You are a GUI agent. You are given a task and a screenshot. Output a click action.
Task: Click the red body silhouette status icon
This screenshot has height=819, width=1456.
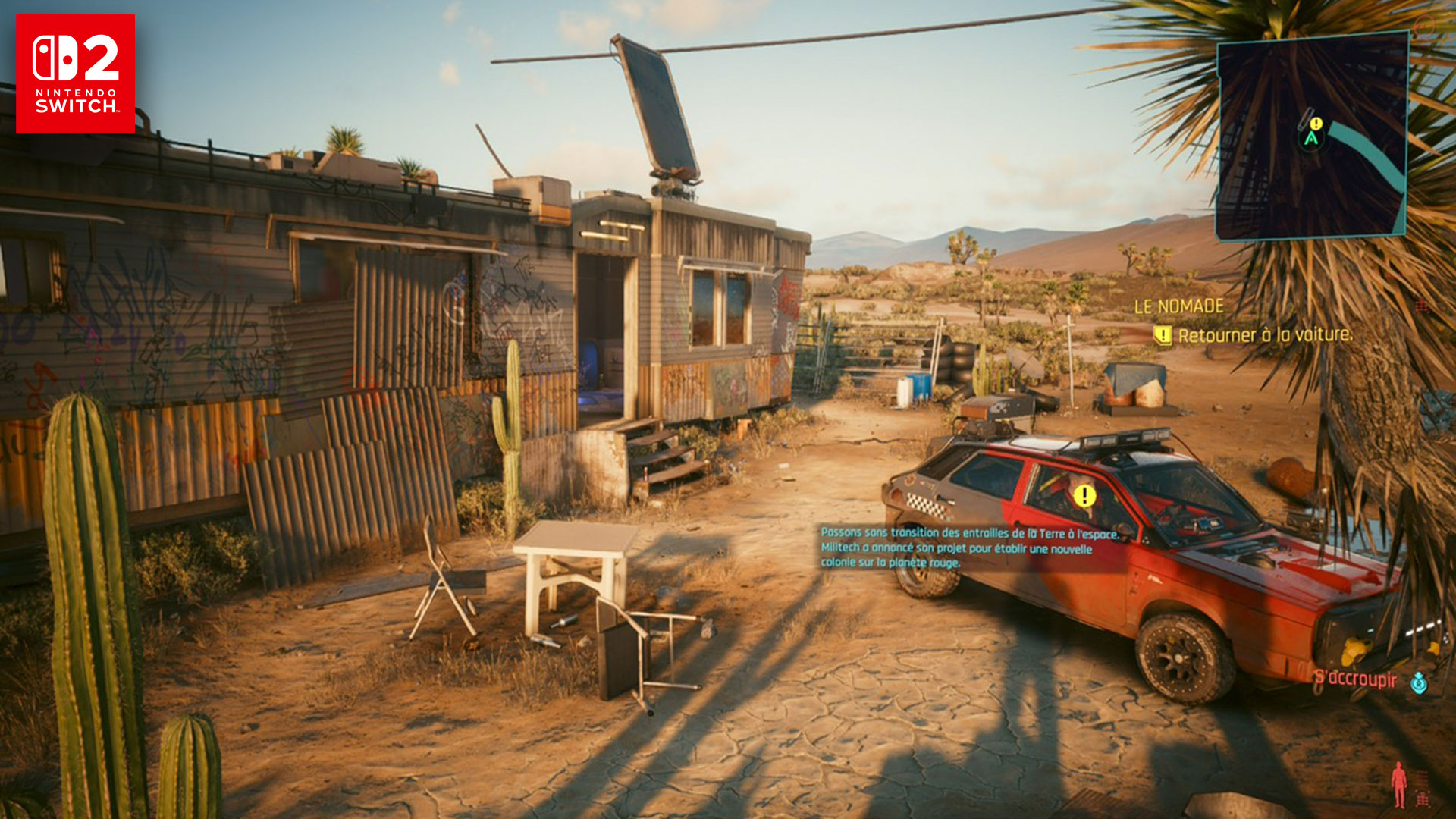click(x=1399, y=785)
